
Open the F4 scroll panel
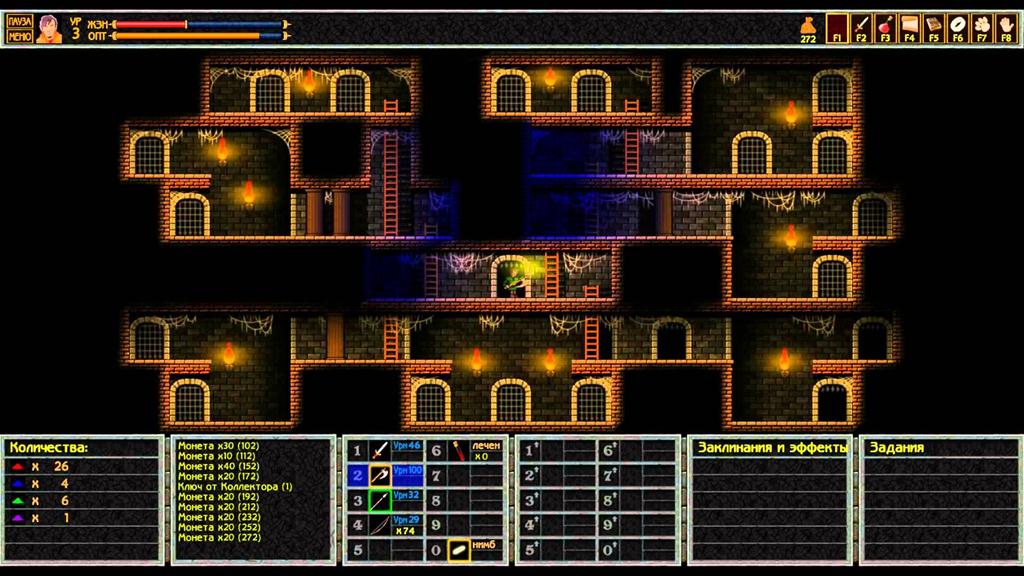tap(909, 25)
